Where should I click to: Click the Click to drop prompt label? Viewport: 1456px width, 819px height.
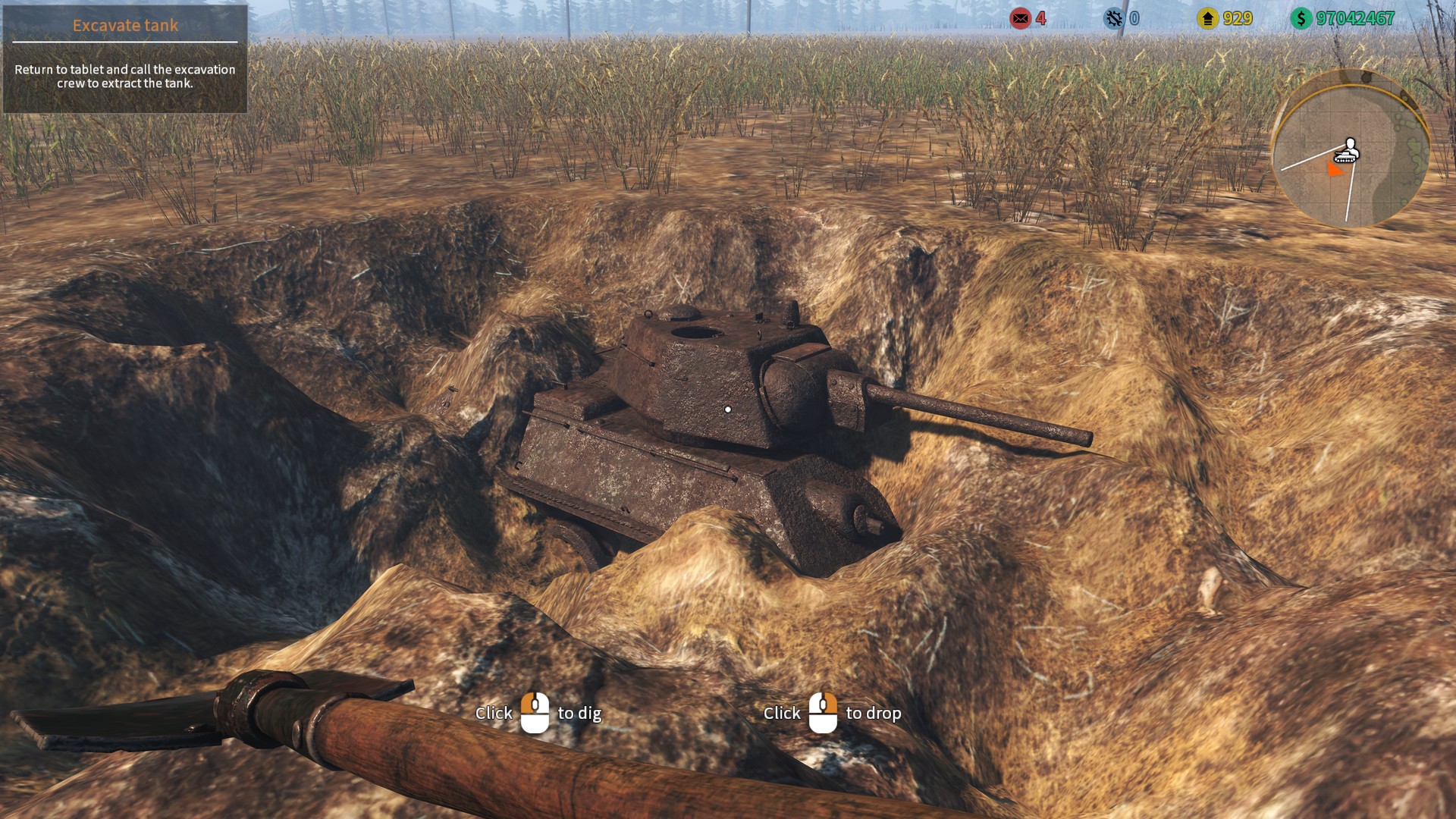point(832,714)
